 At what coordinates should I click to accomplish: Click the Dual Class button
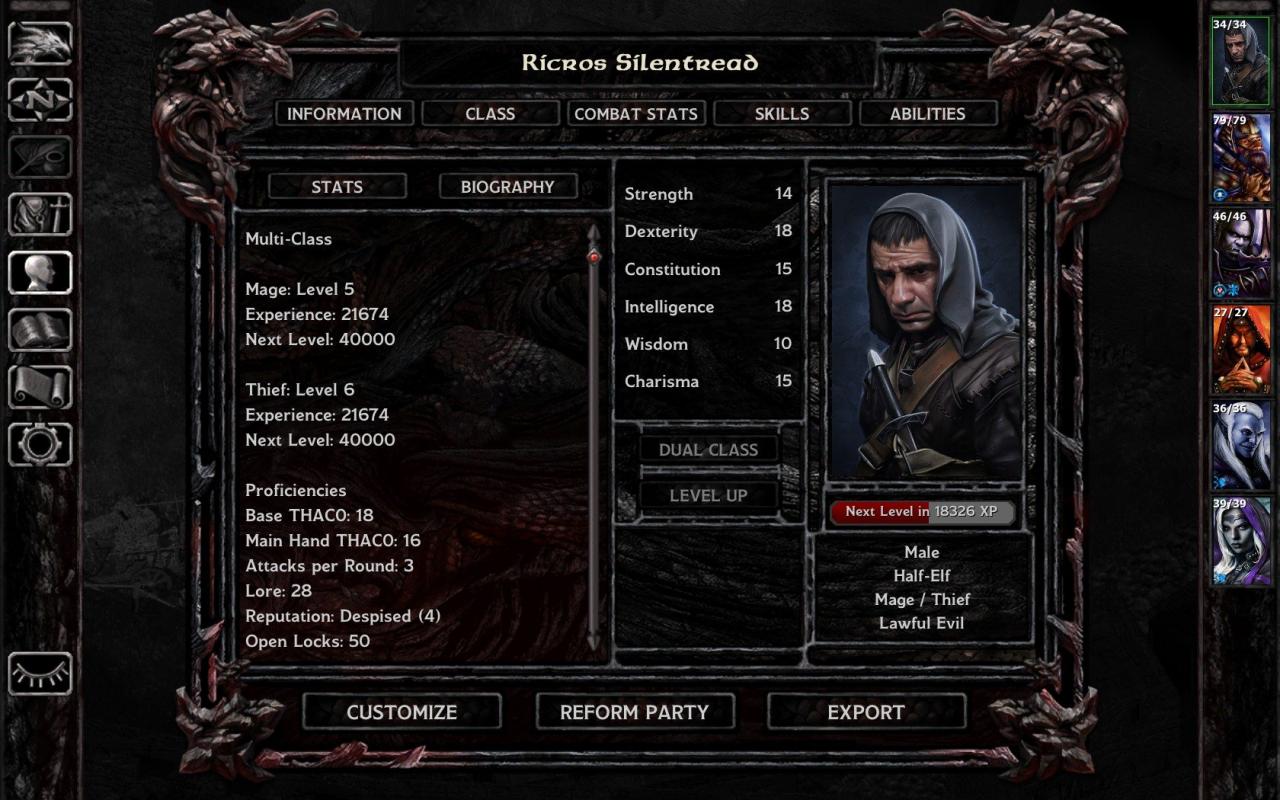pos(709,450)
